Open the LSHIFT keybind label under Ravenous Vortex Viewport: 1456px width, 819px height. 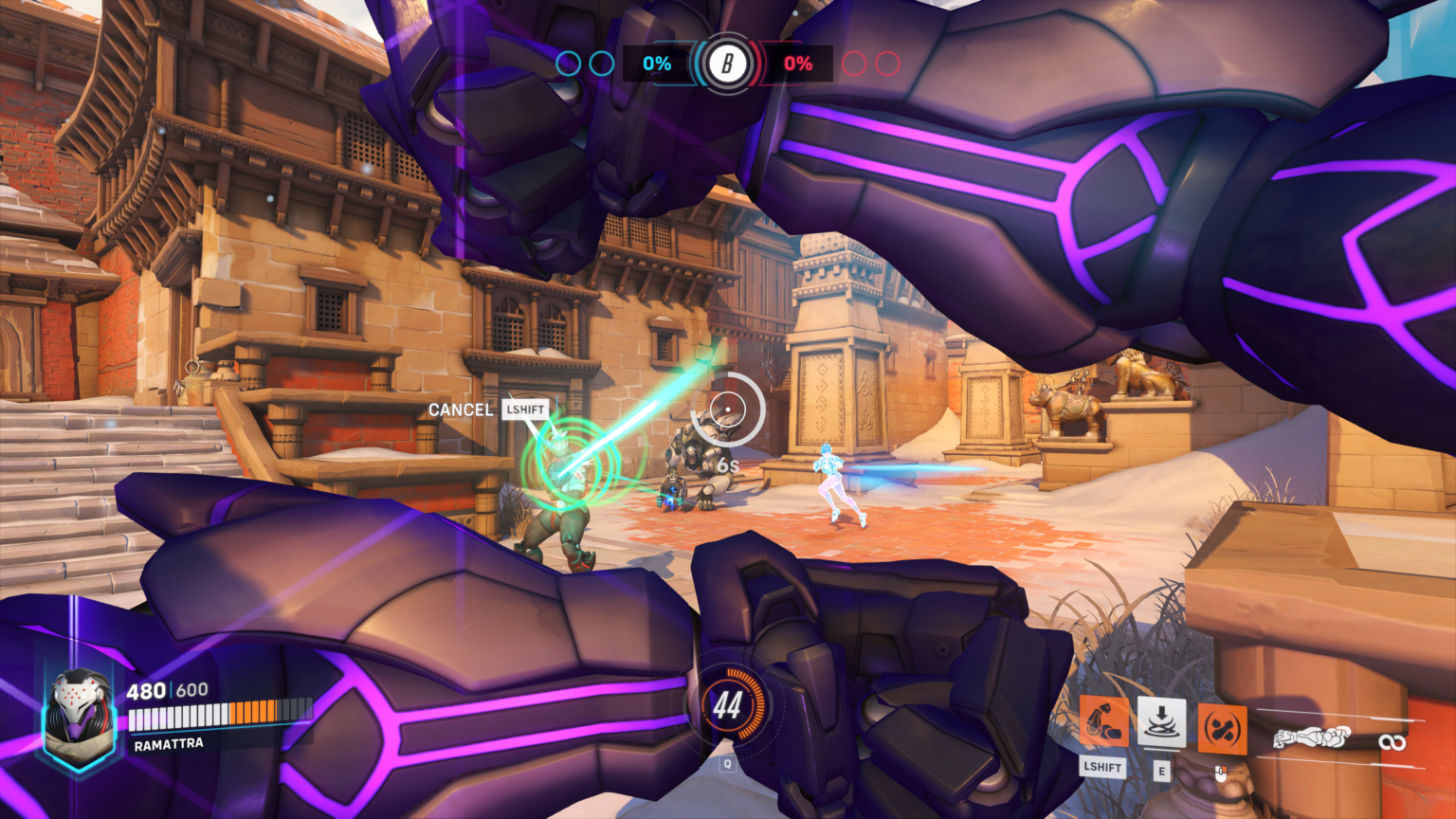pyautogui.click(x=1103, y=768)
